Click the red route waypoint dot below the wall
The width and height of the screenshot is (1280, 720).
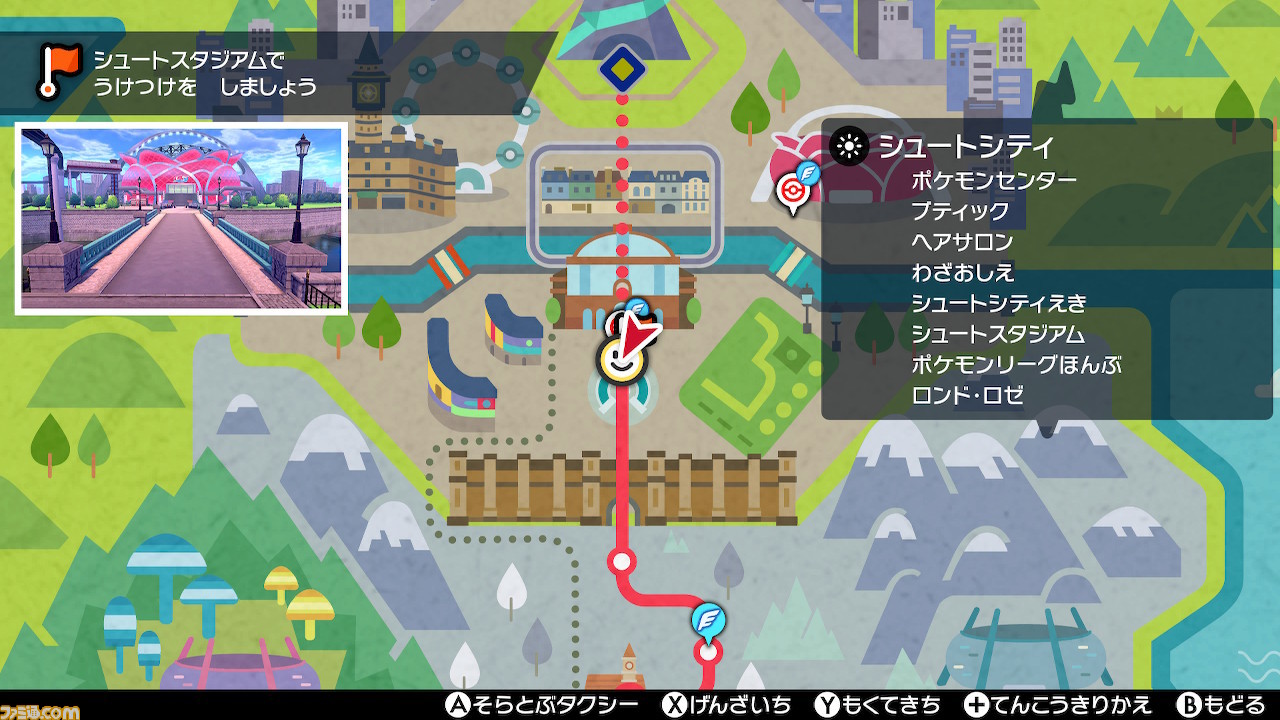pyautogui.click(x=620, y=560)
